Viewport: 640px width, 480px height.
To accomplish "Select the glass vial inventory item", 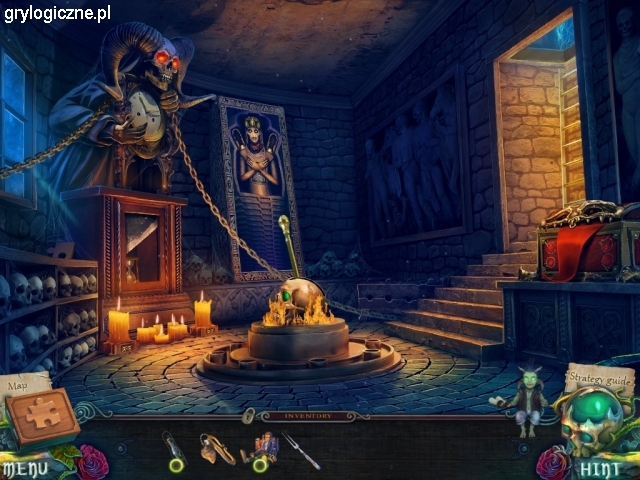I will (174, 450).
